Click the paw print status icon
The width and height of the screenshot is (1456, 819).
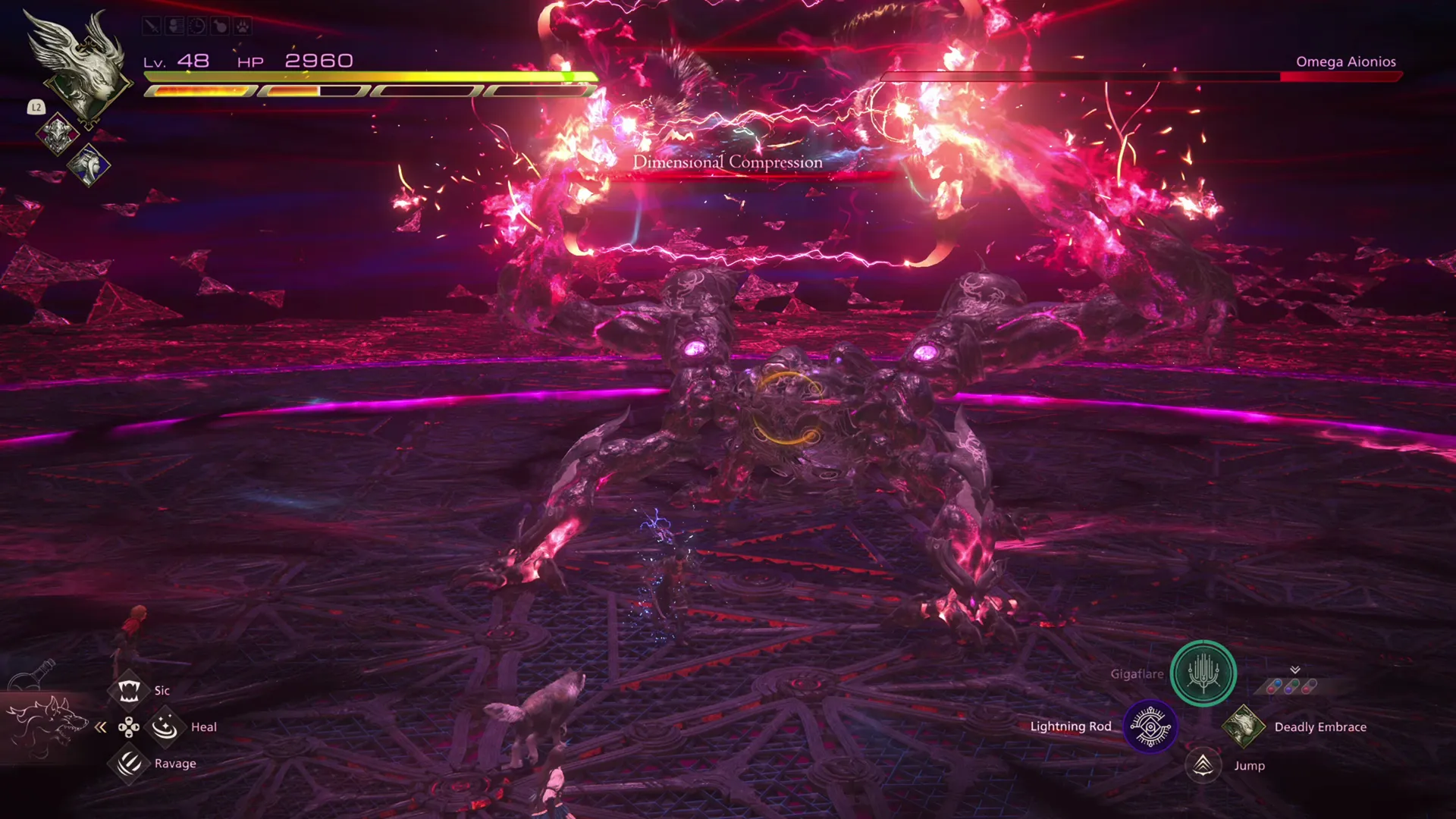click(240, 26)
